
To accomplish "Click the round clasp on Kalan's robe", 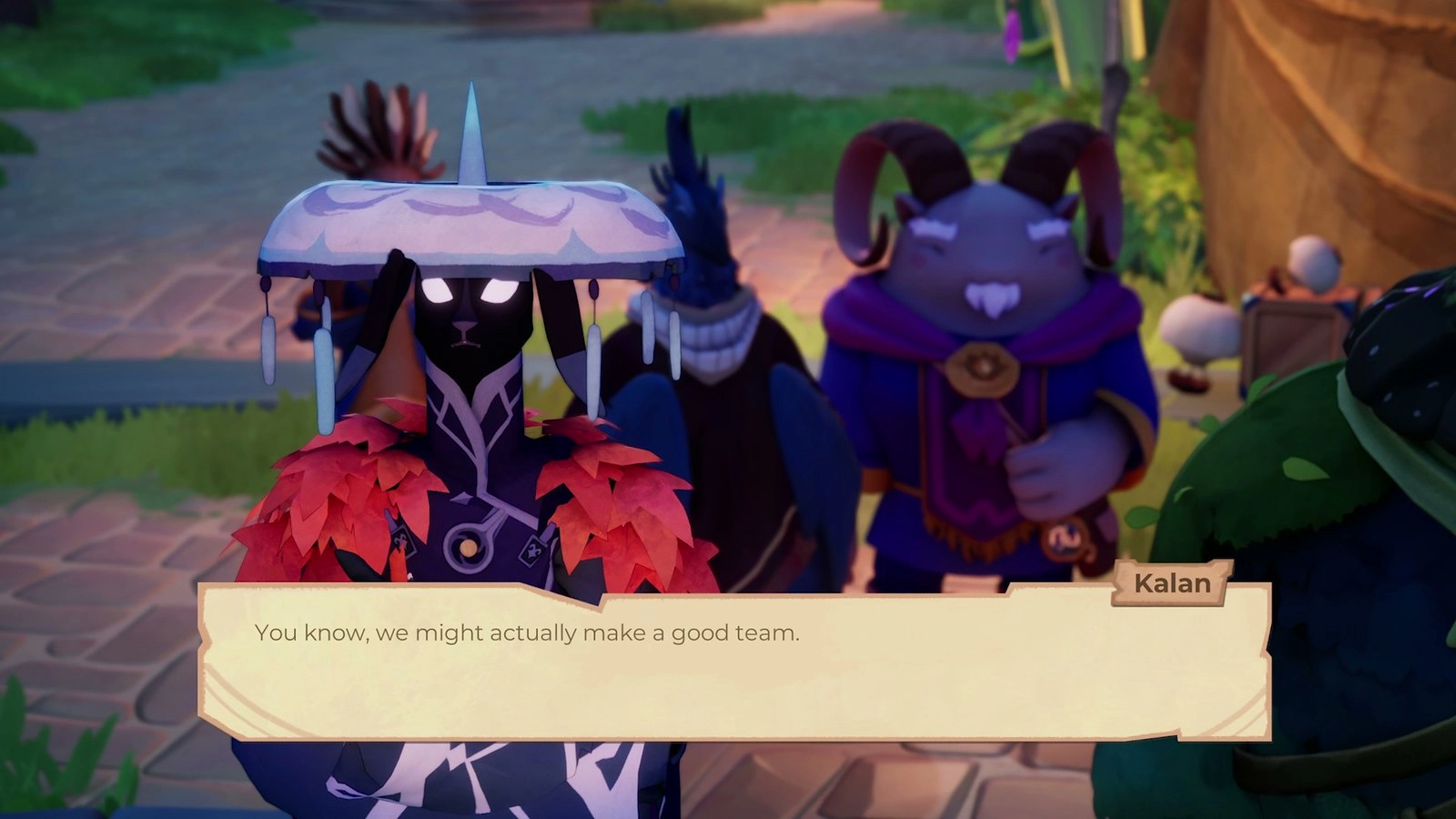I will [471, 546].
